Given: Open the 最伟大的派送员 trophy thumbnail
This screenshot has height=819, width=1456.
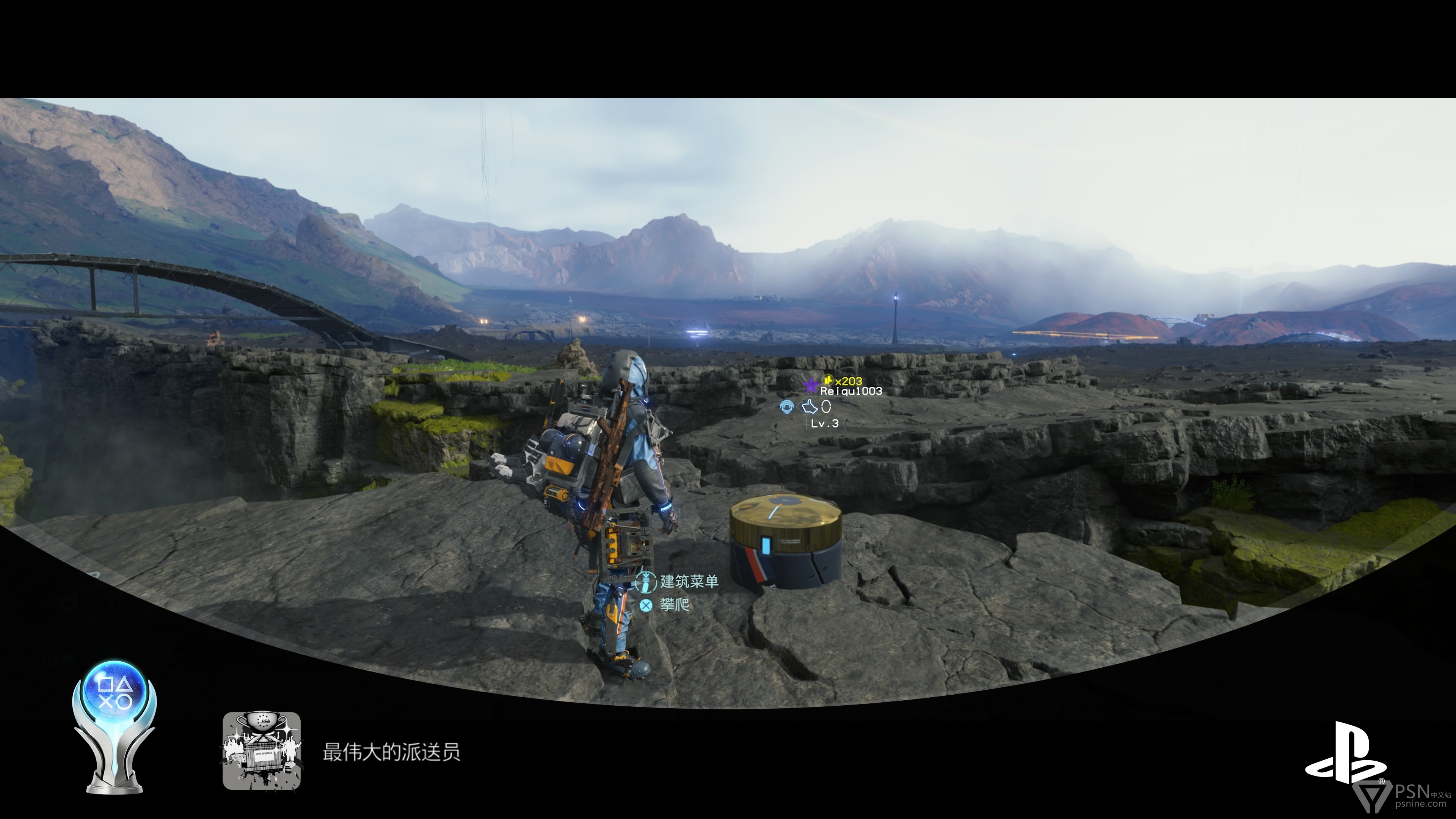Looking at the screenshot, I should click(262, 750).
